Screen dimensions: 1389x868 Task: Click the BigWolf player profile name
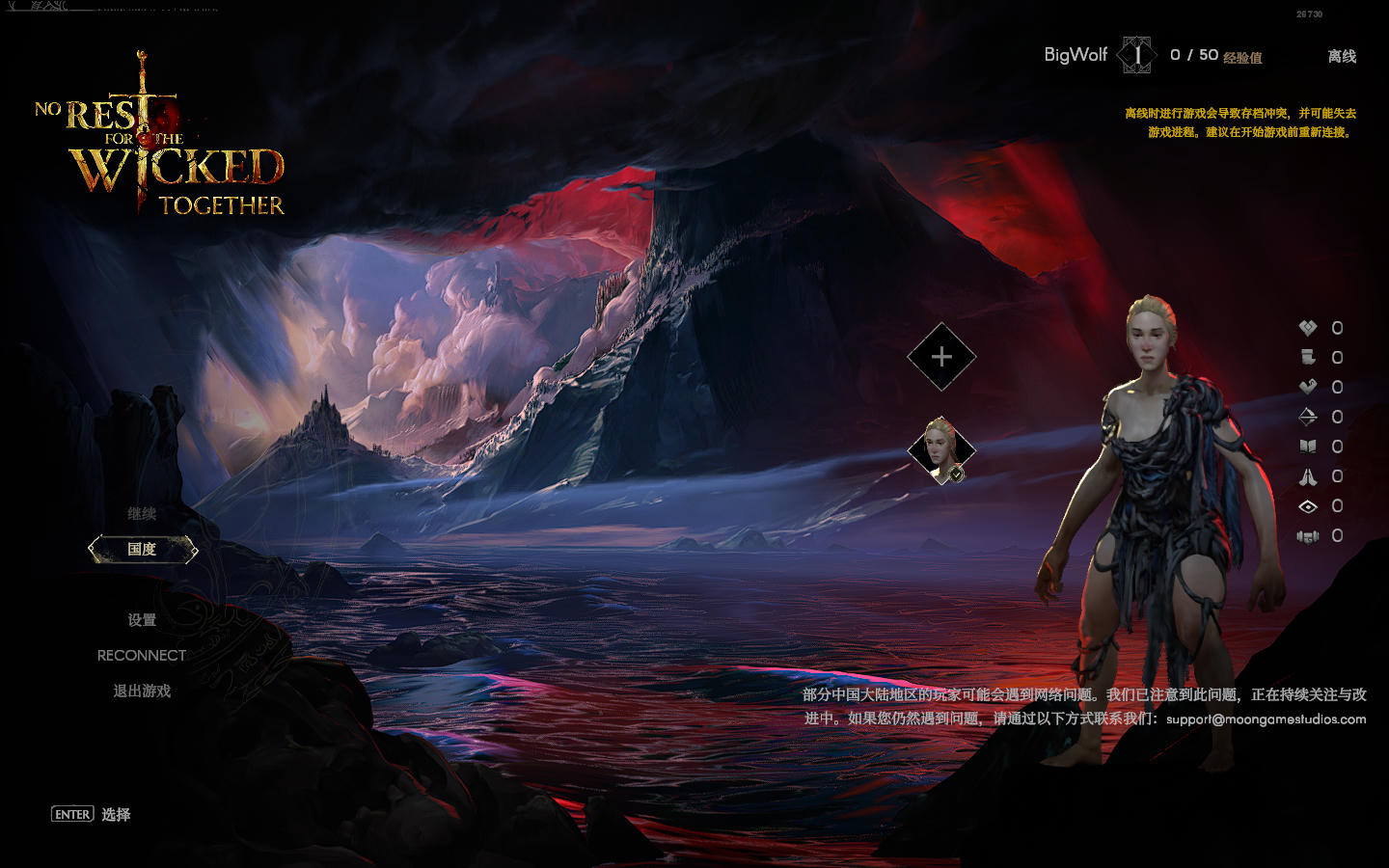[x=1076, y=55]
